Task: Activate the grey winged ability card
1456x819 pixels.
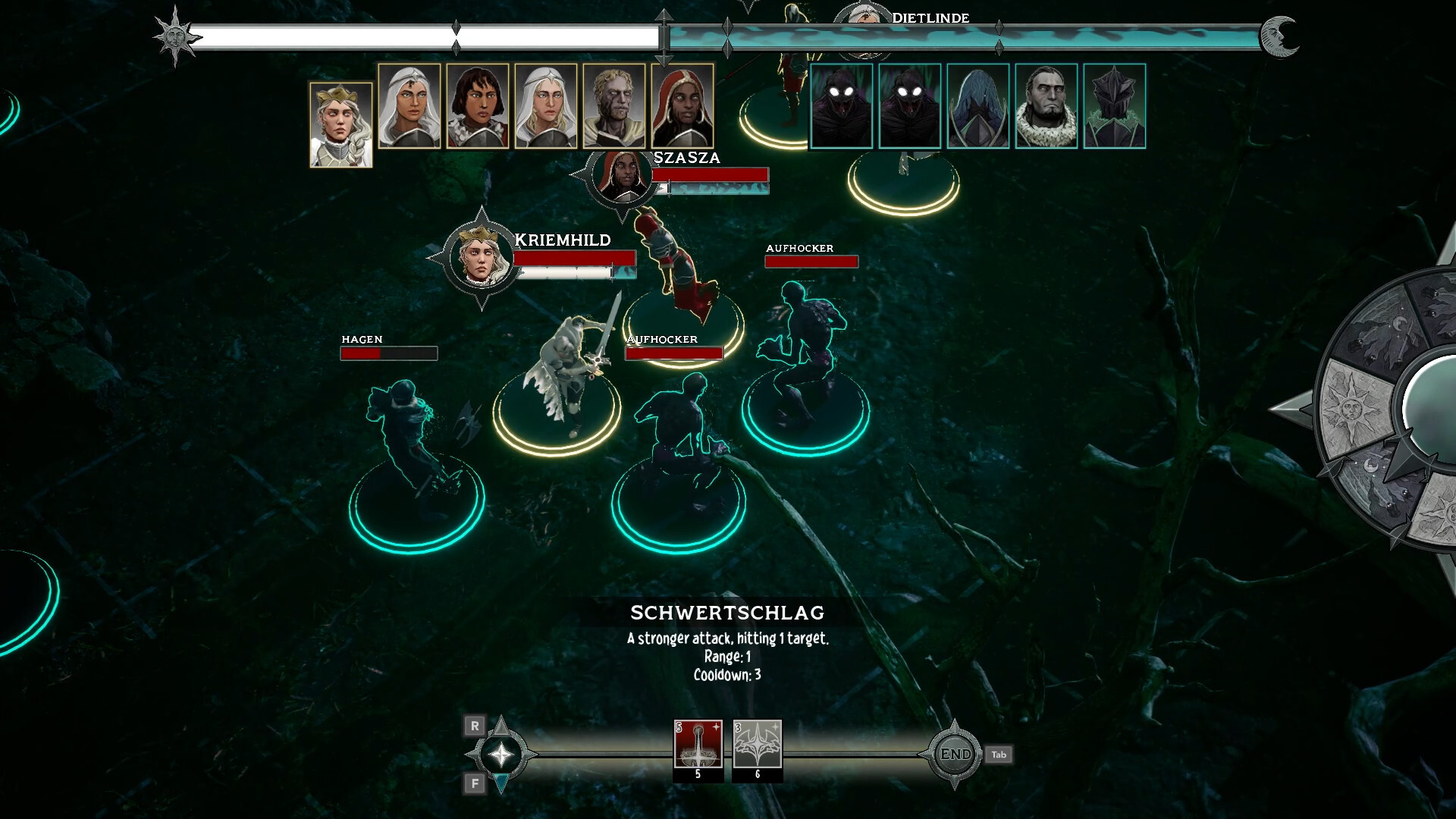Action: pyautogui.click(x=757, y=745)
